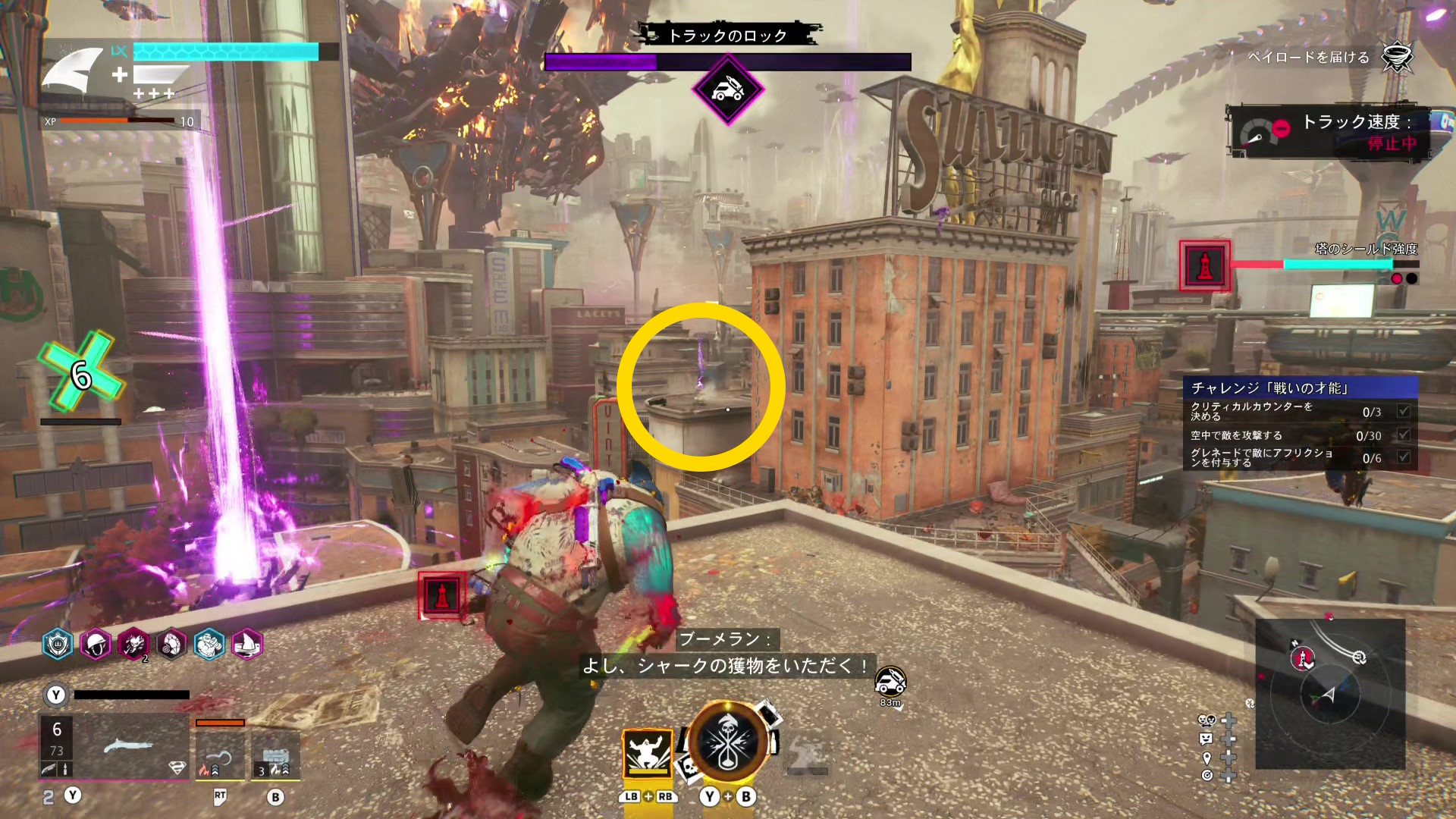This screenshot has height=819, width=1456.
Task: Inspect the shield crest buff icon
Action: pyautogui.click(x=58, y=645)
